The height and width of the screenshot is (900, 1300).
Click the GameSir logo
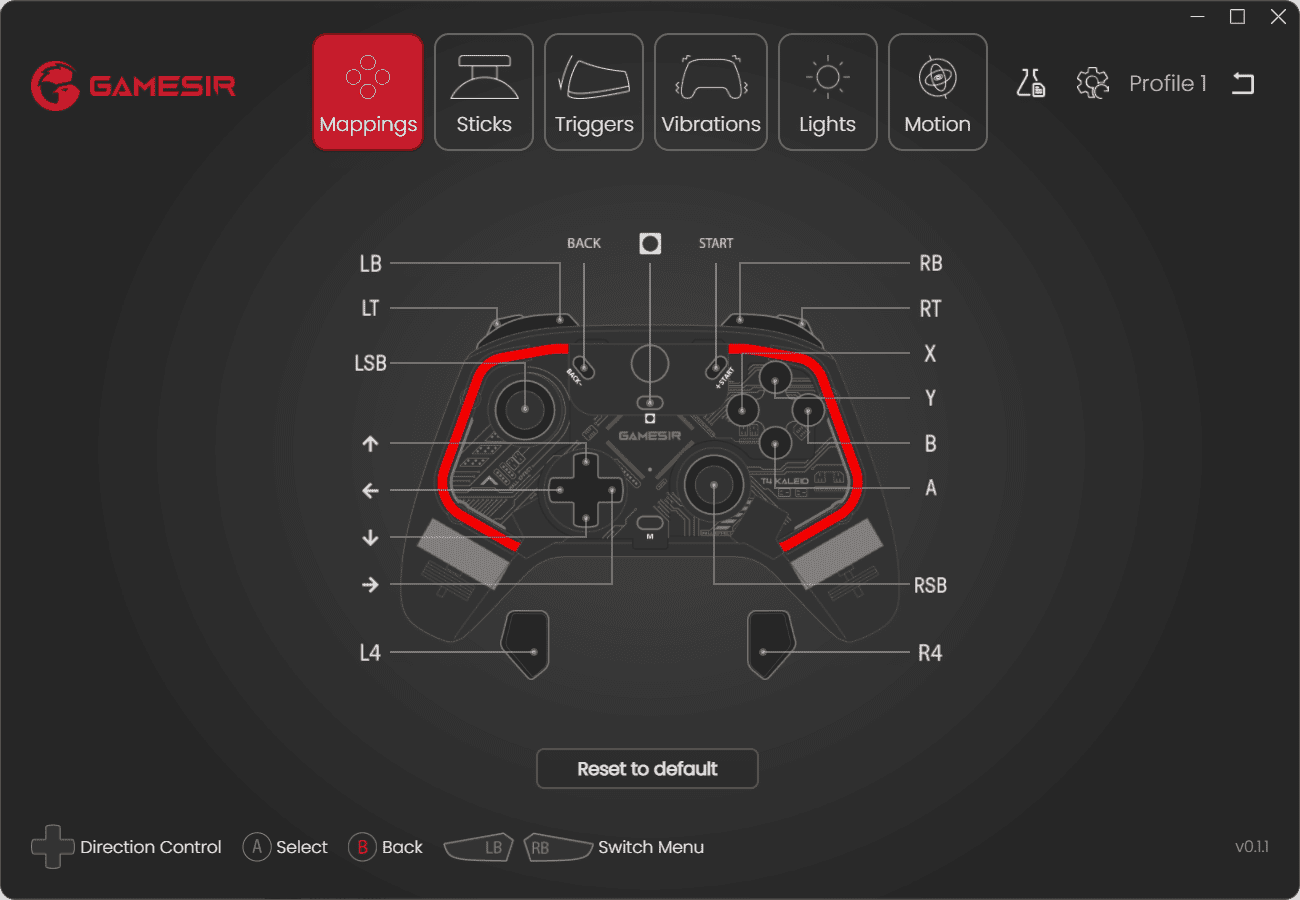(133, 85)
